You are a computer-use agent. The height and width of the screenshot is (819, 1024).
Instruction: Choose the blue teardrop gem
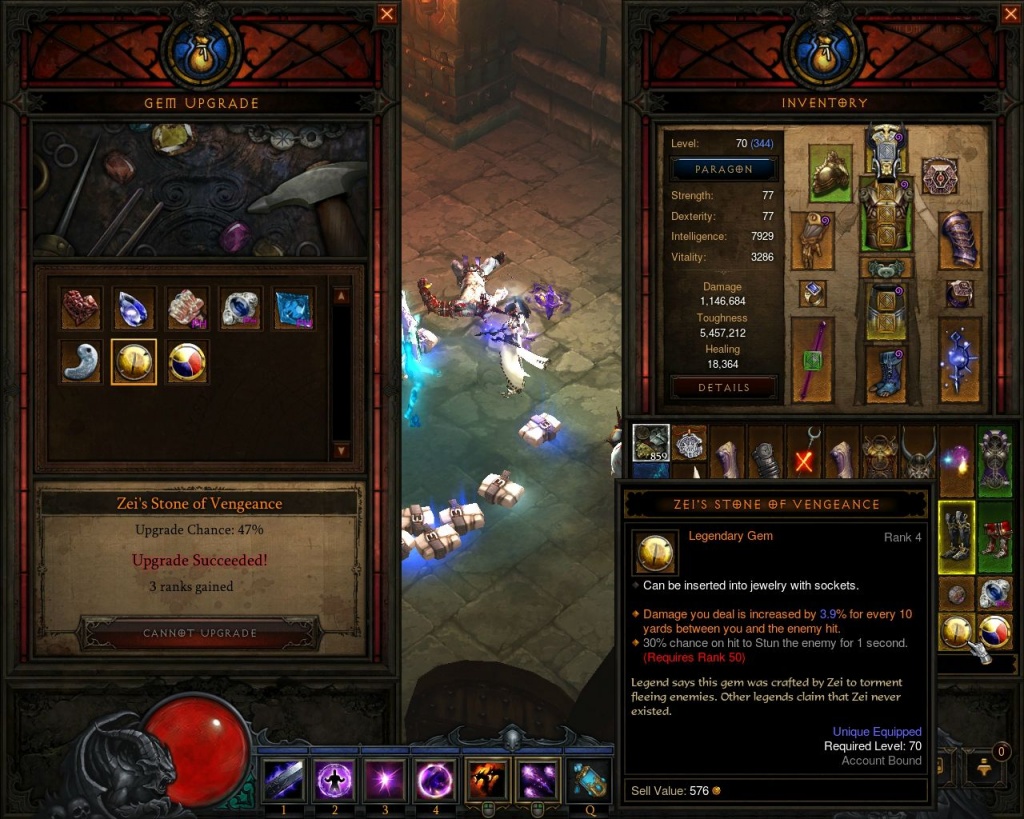(x=133, y=309)
